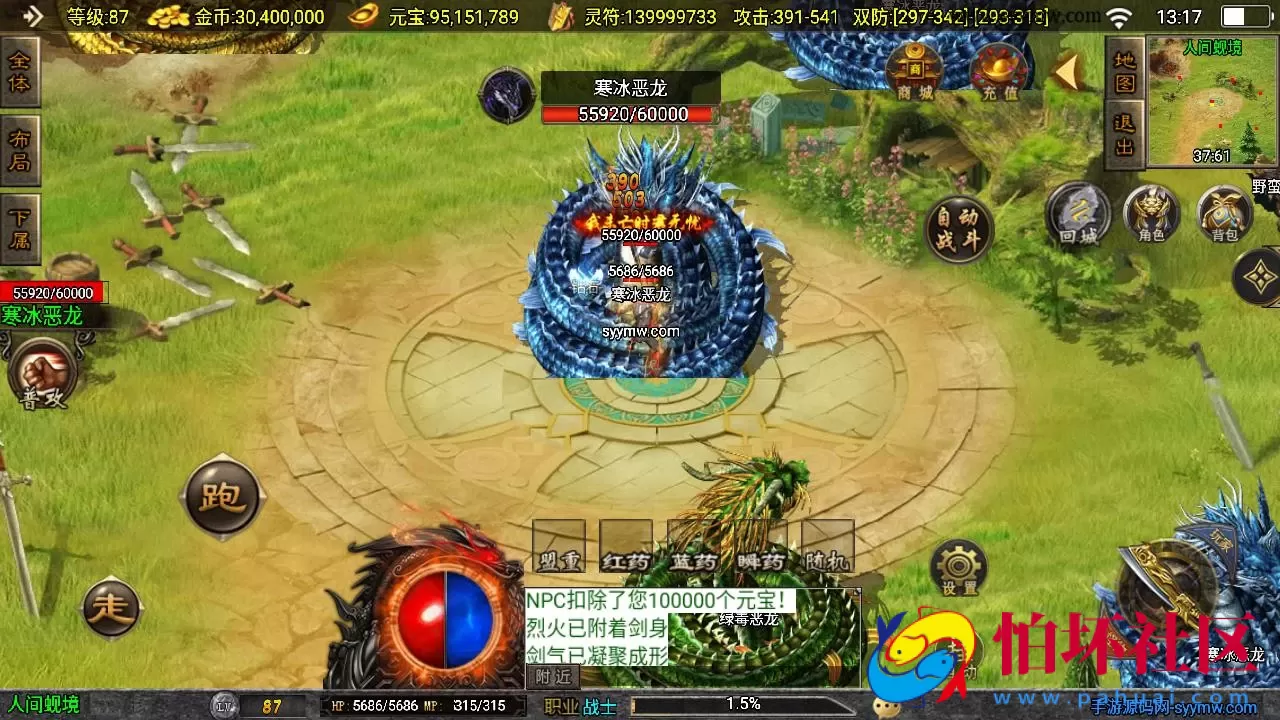
Task: Open the 角色 character icon
Action: pos(1150,214)
